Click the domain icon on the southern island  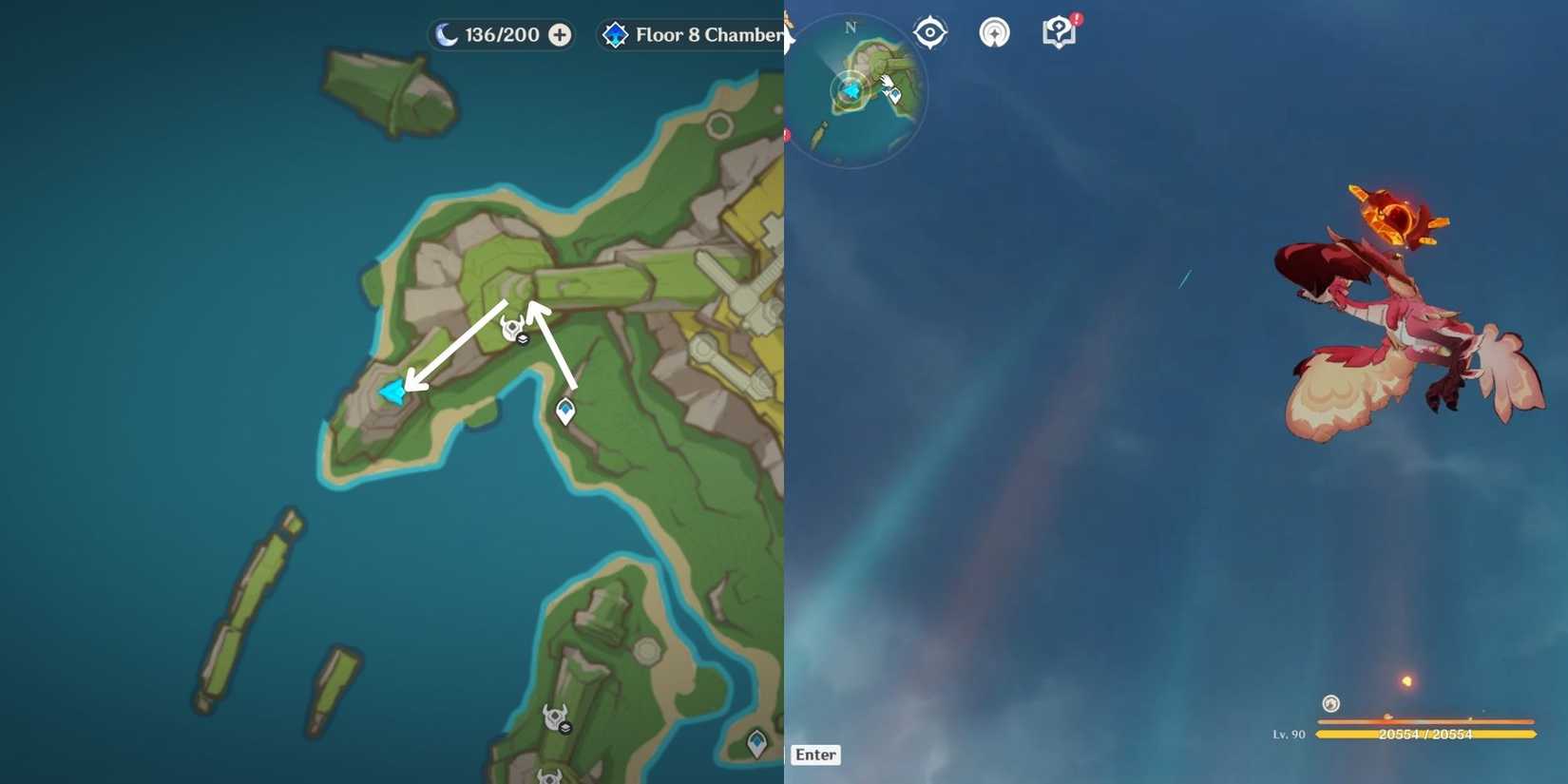(555, 716)
